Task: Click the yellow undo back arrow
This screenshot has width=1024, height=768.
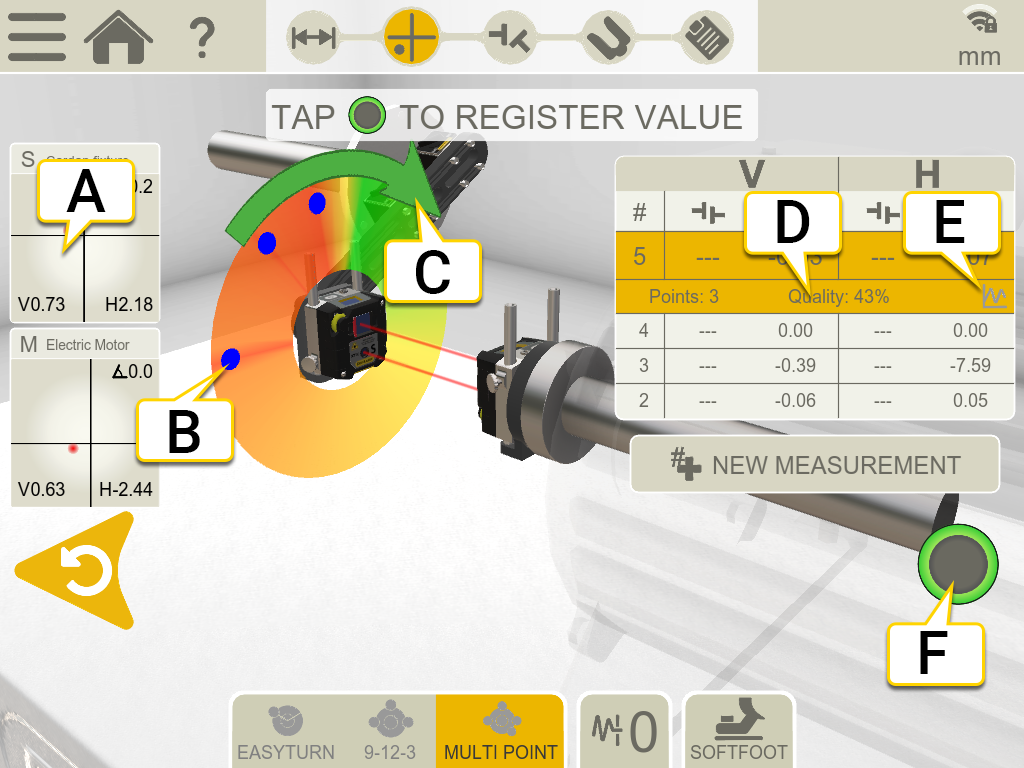Action: pyautogui.click(x=78, y=571)
